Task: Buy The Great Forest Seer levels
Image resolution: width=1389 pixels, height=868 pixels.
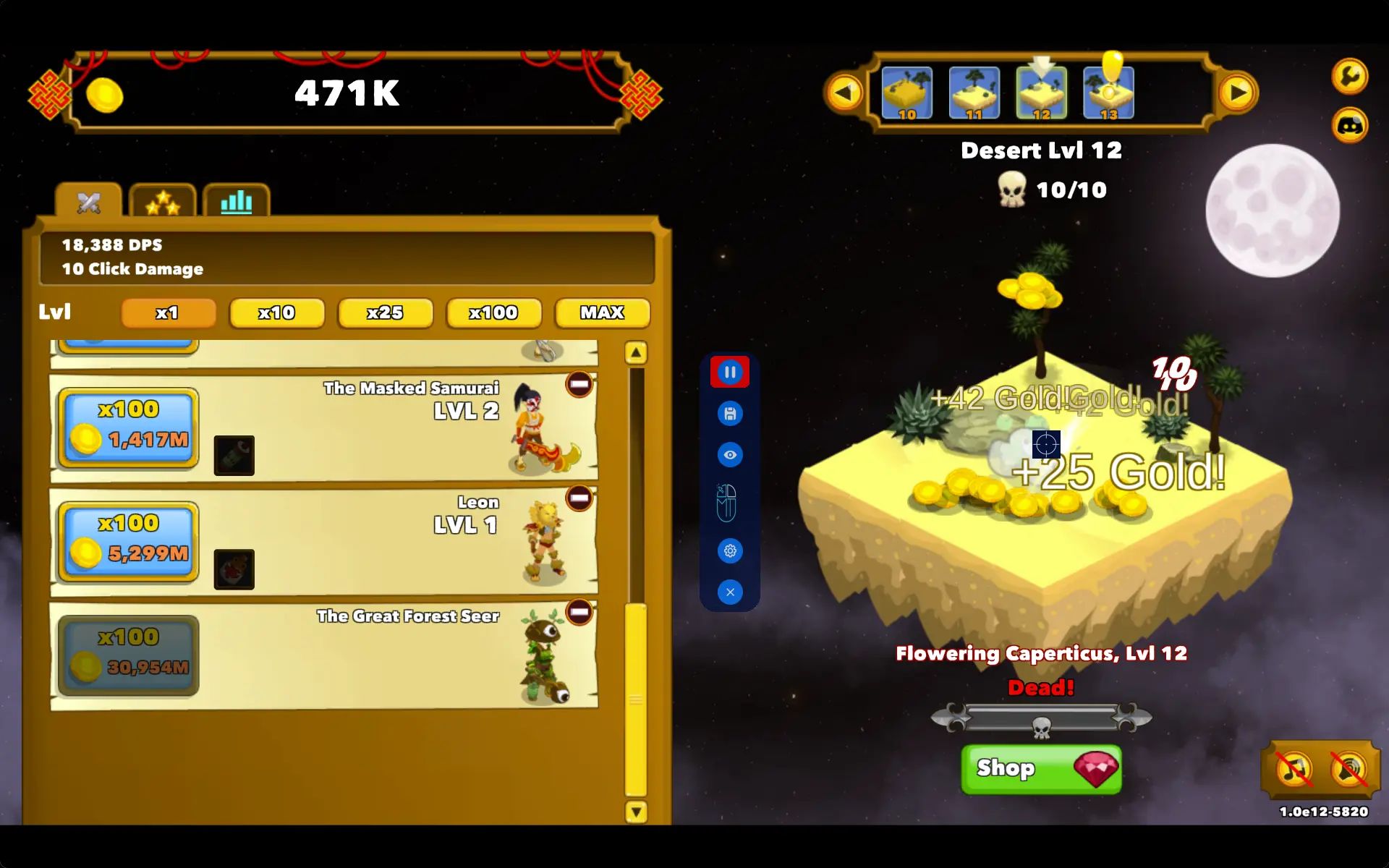Action: 129,655
